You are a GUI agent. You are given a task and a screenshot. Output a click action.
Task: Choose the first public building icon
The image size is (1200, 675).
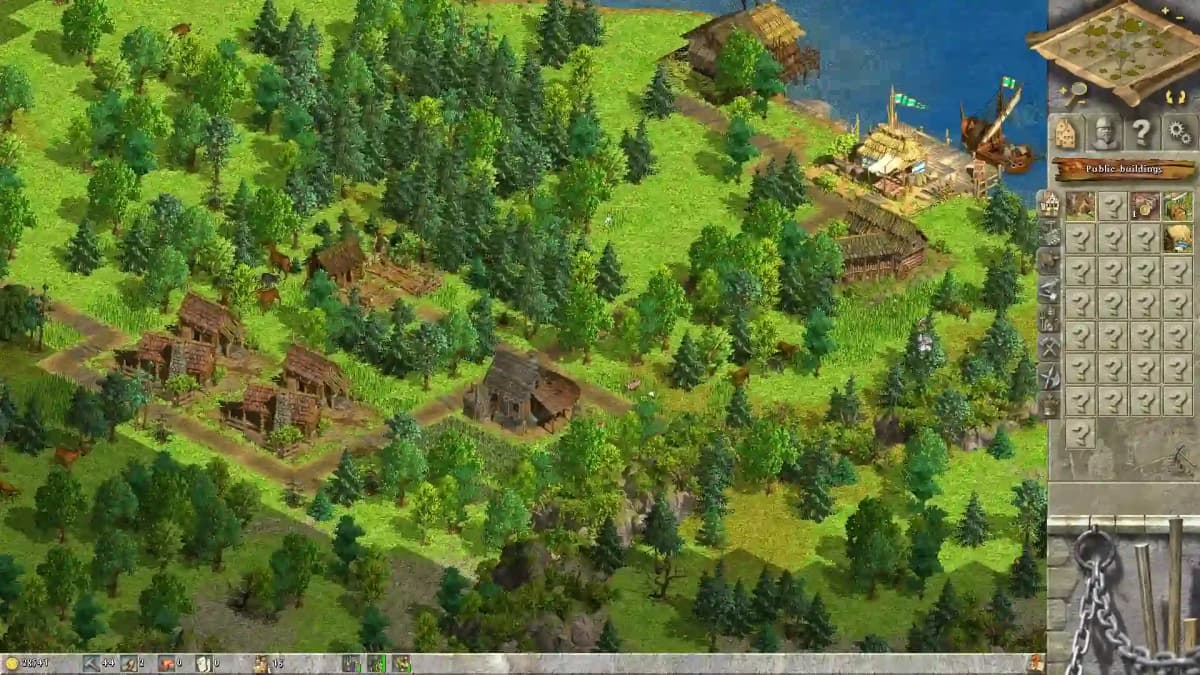1080,206
